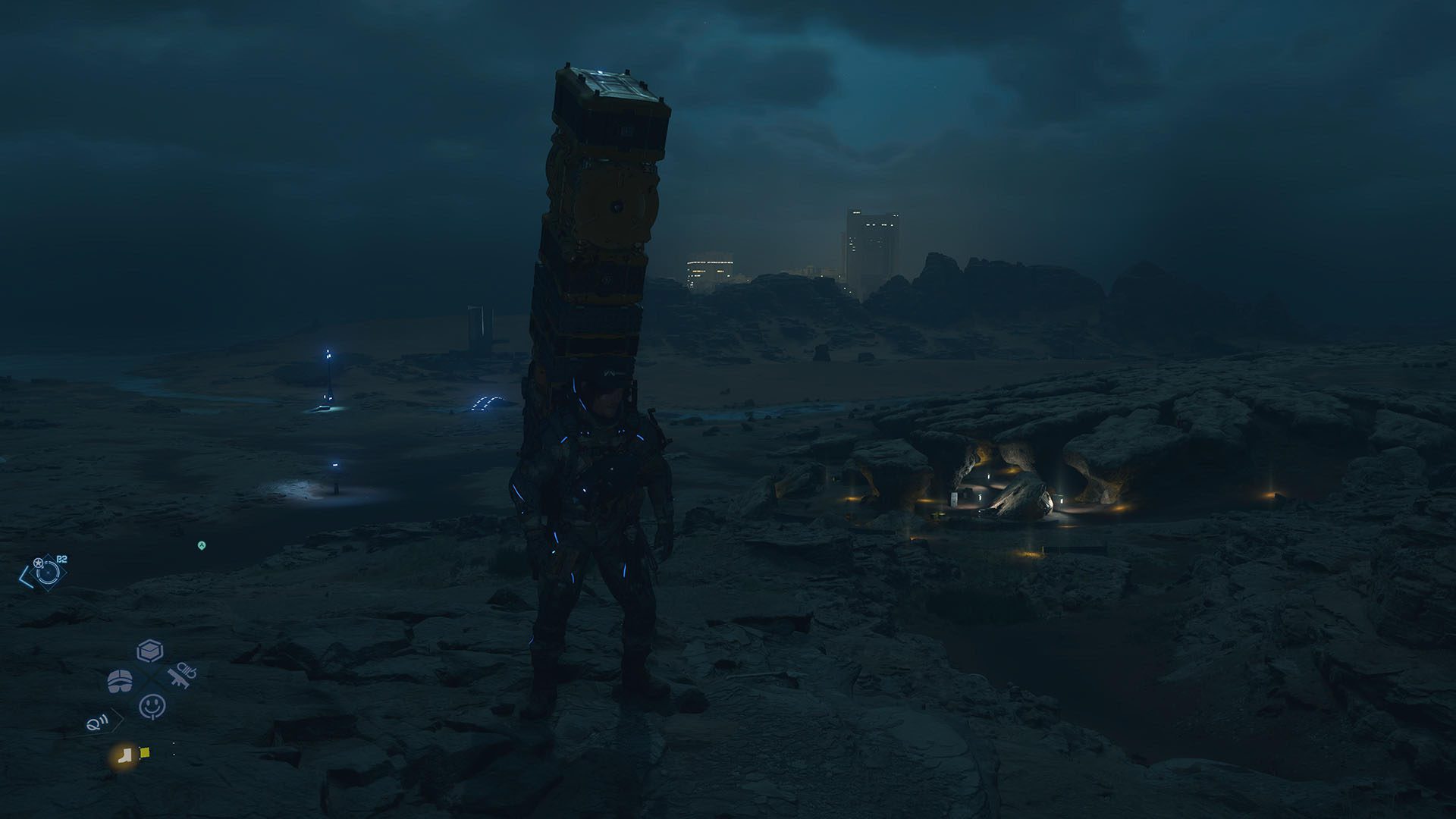Viewport: 1456px width, 819px height.
Task: Select the green waypoint marker
Action: coord(202,545)
